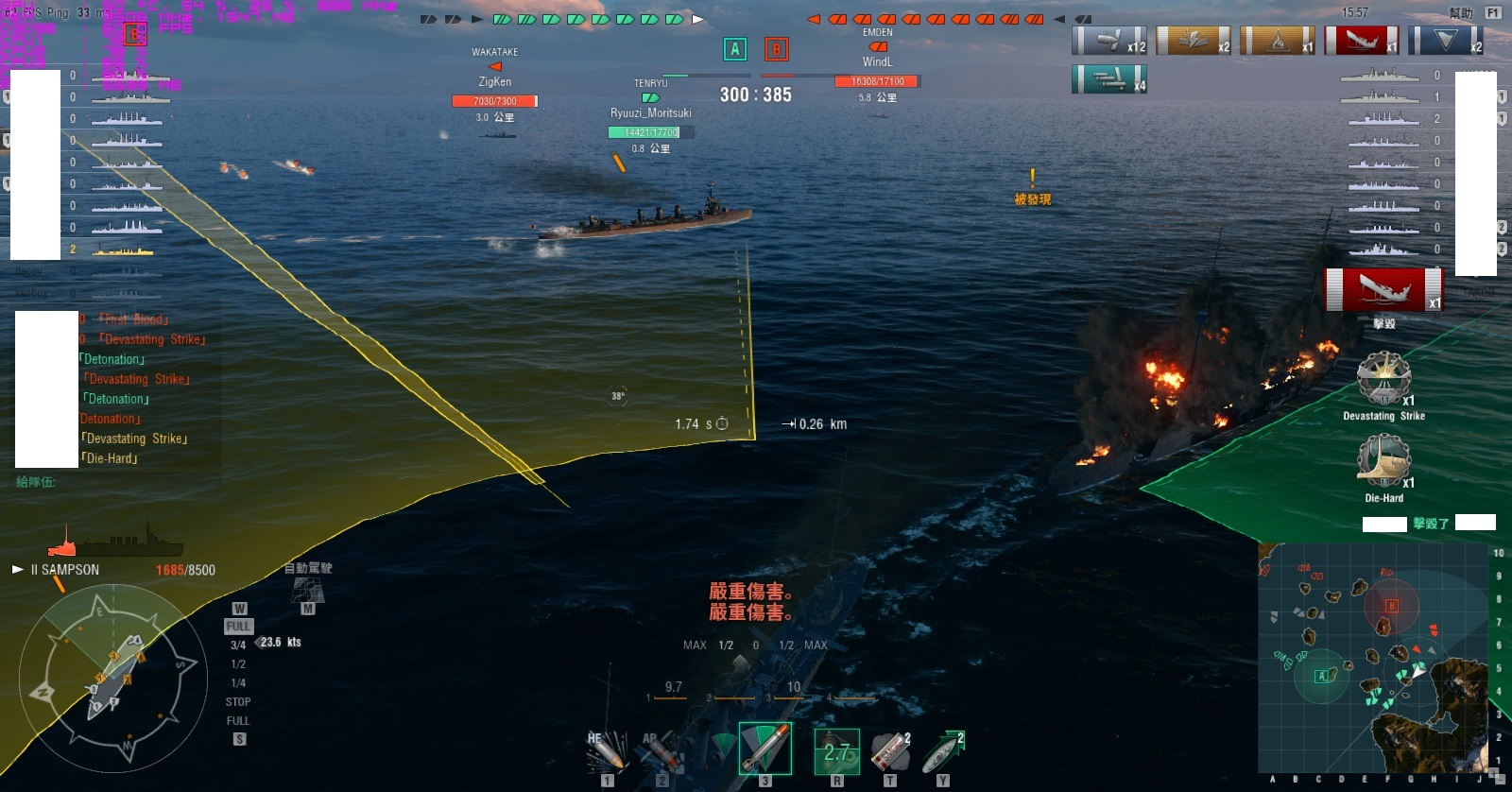Click on the tactical minimap
Viewport: 1512px width, 792px height.
coord(1373,658)
